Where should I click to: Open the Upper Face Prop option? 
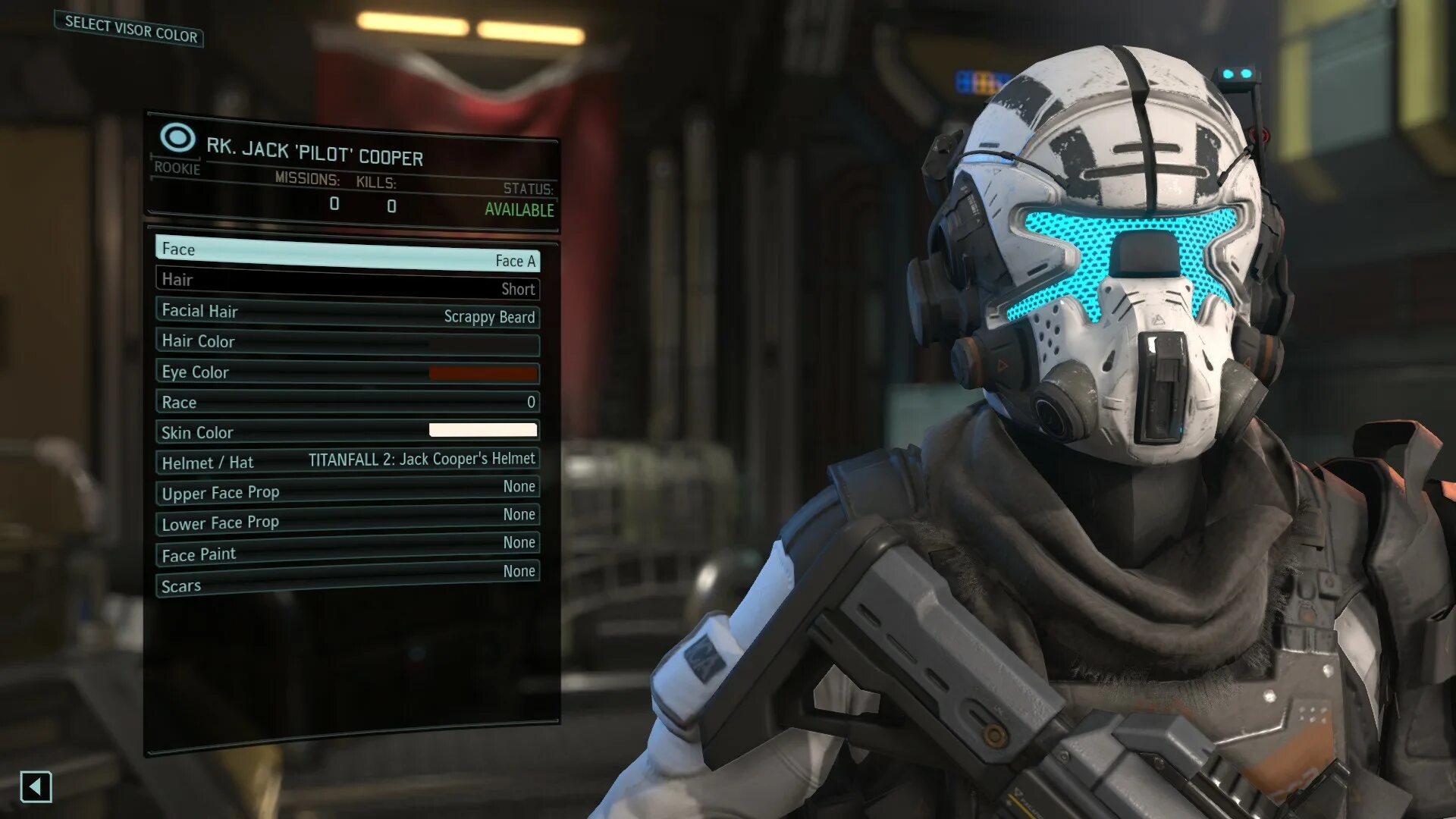347,491
